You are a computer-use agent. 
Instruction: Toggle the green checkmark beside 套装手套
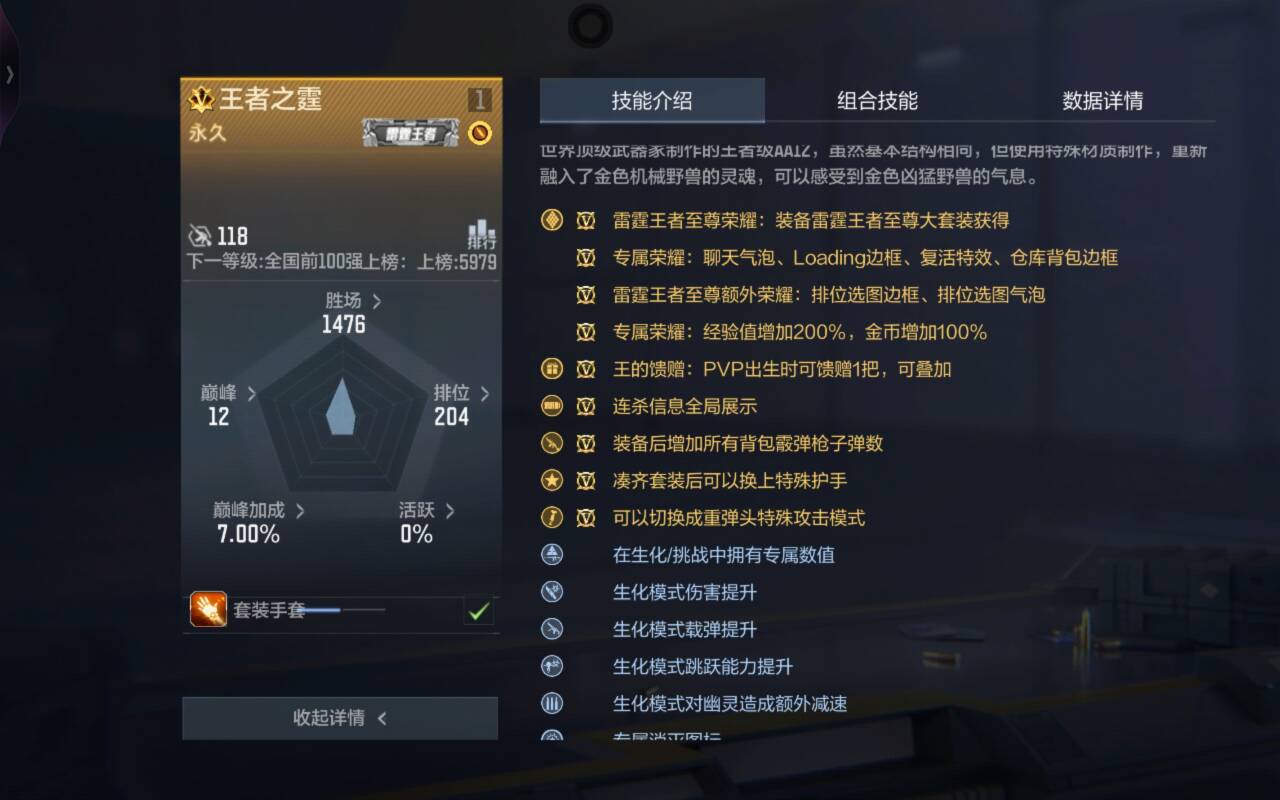pos(478,611)
